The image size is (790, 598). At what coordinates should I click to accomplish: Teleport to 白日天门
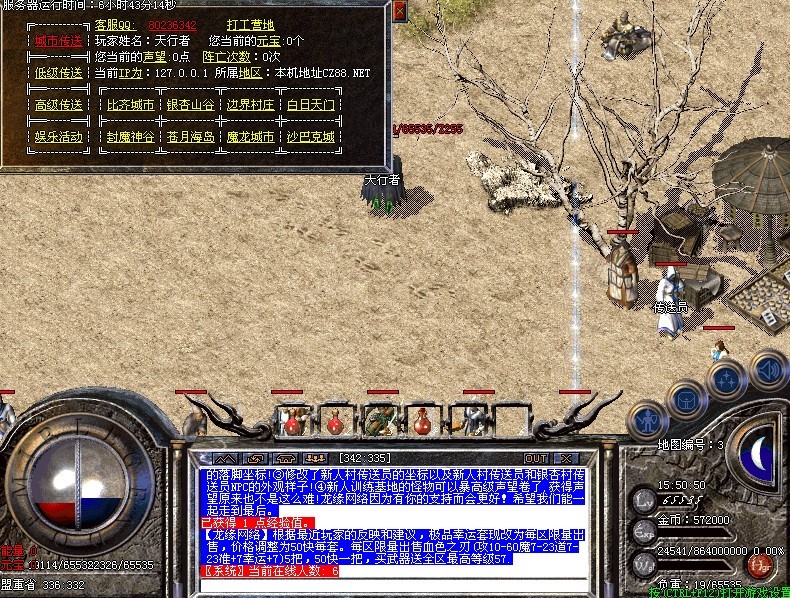tap(310, 105)
